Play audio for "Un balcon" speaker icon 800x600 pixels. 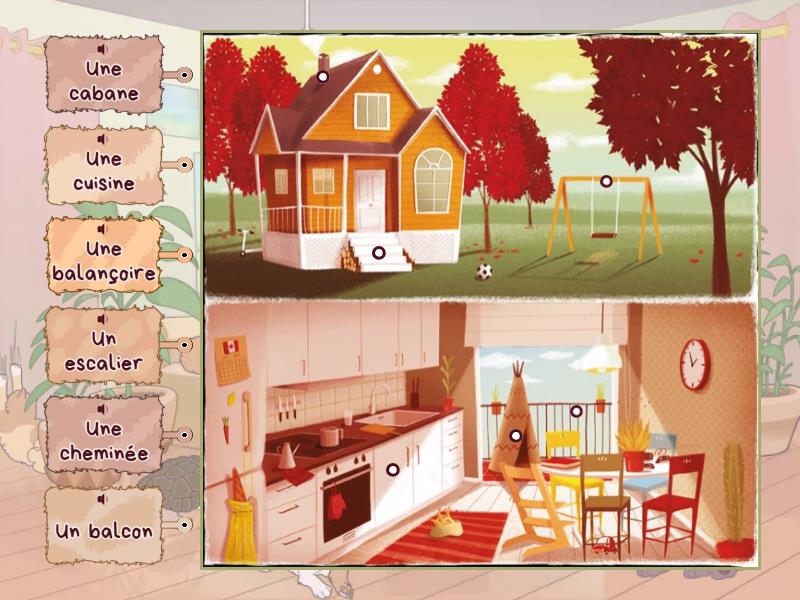pyautogui.click(x=104, y=499)
